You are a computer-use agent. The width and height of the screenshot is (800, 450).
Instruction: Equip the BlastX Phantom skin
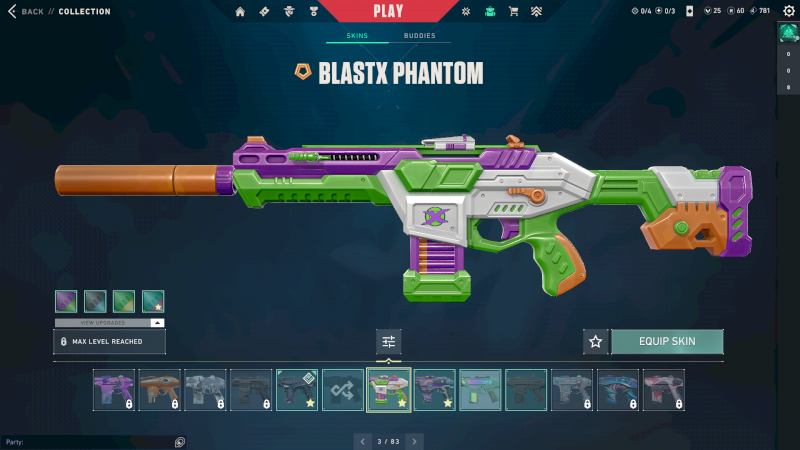click(x=667, y=342)
